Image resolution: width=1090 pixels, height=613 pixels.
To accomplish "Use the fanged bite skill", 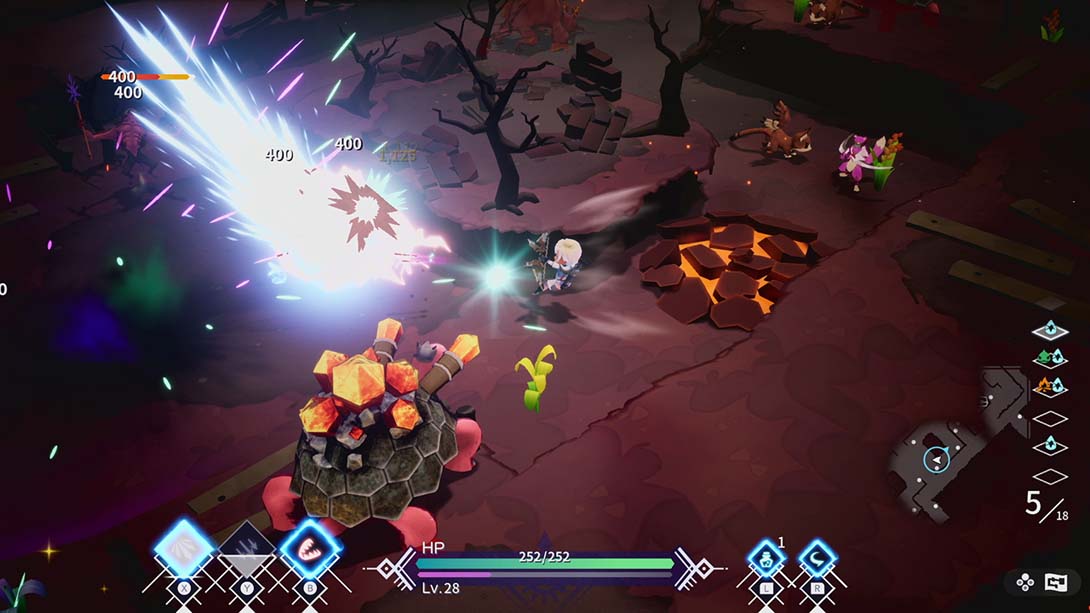I will [x=309, y=549].
